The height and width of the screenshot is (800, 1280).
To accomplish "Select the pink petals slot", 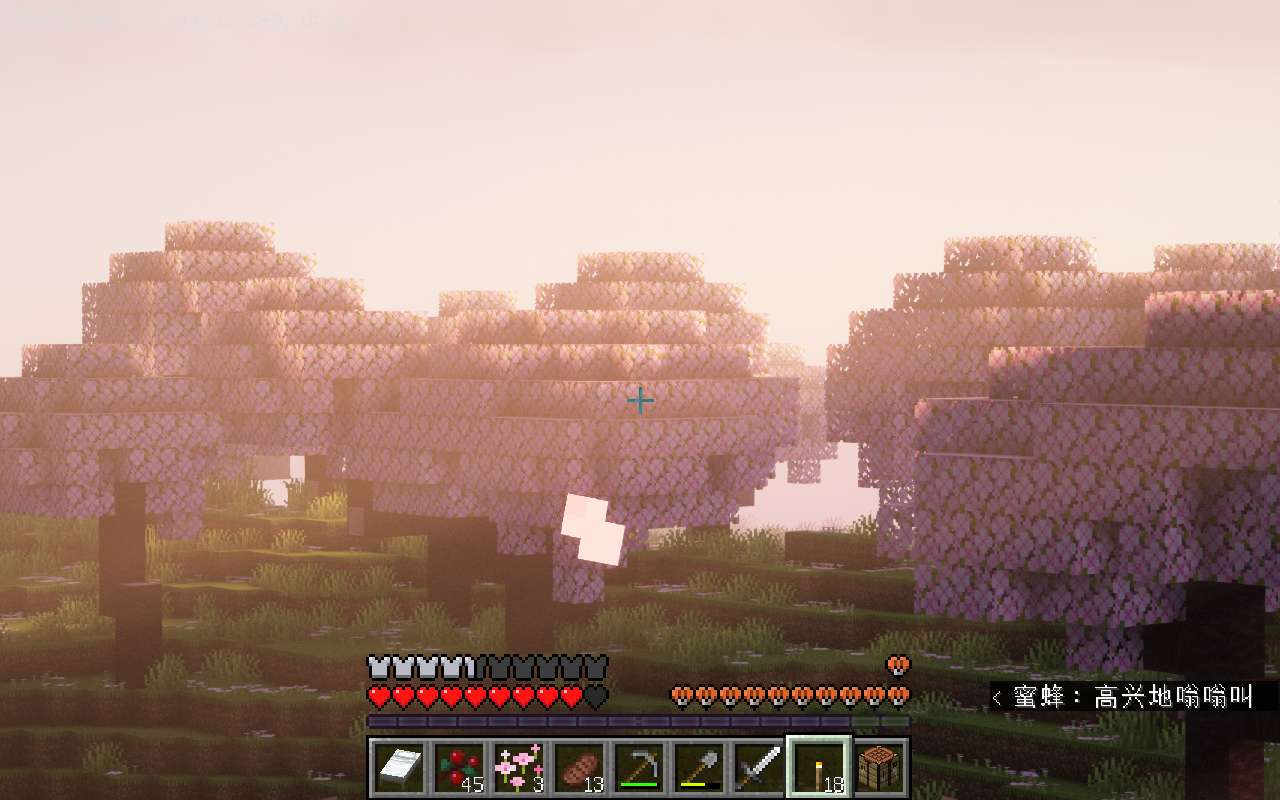I will pos(519,768).
